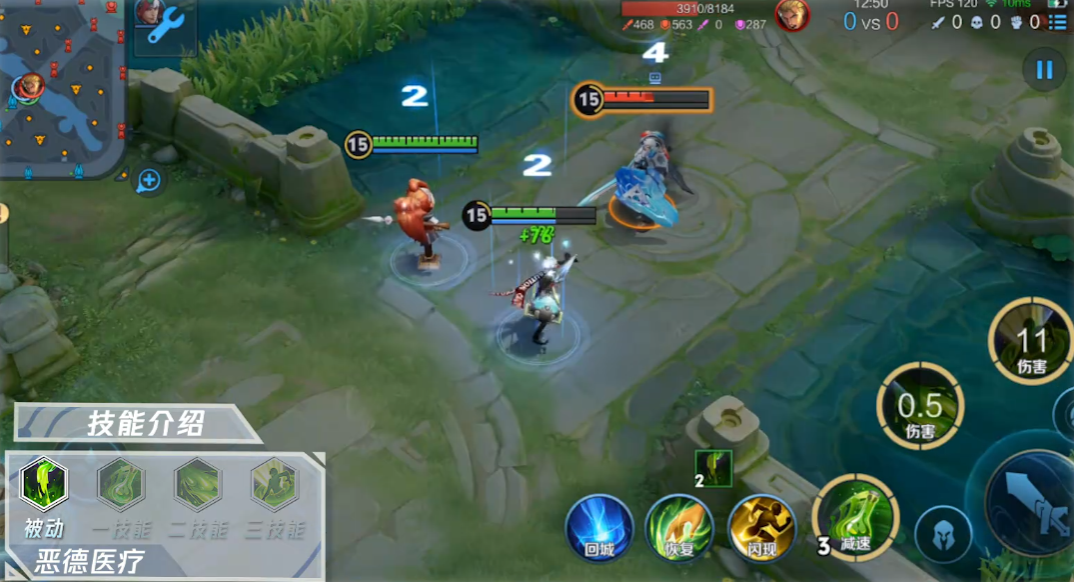Open the scoreboard list icon
The height and width of the screenshot is (582, 1074).
(1057, 21)
